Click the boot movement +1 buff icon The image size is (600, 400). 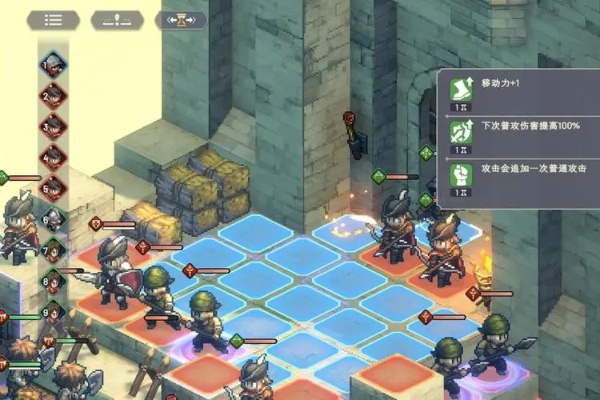click(x=461, y=89)
